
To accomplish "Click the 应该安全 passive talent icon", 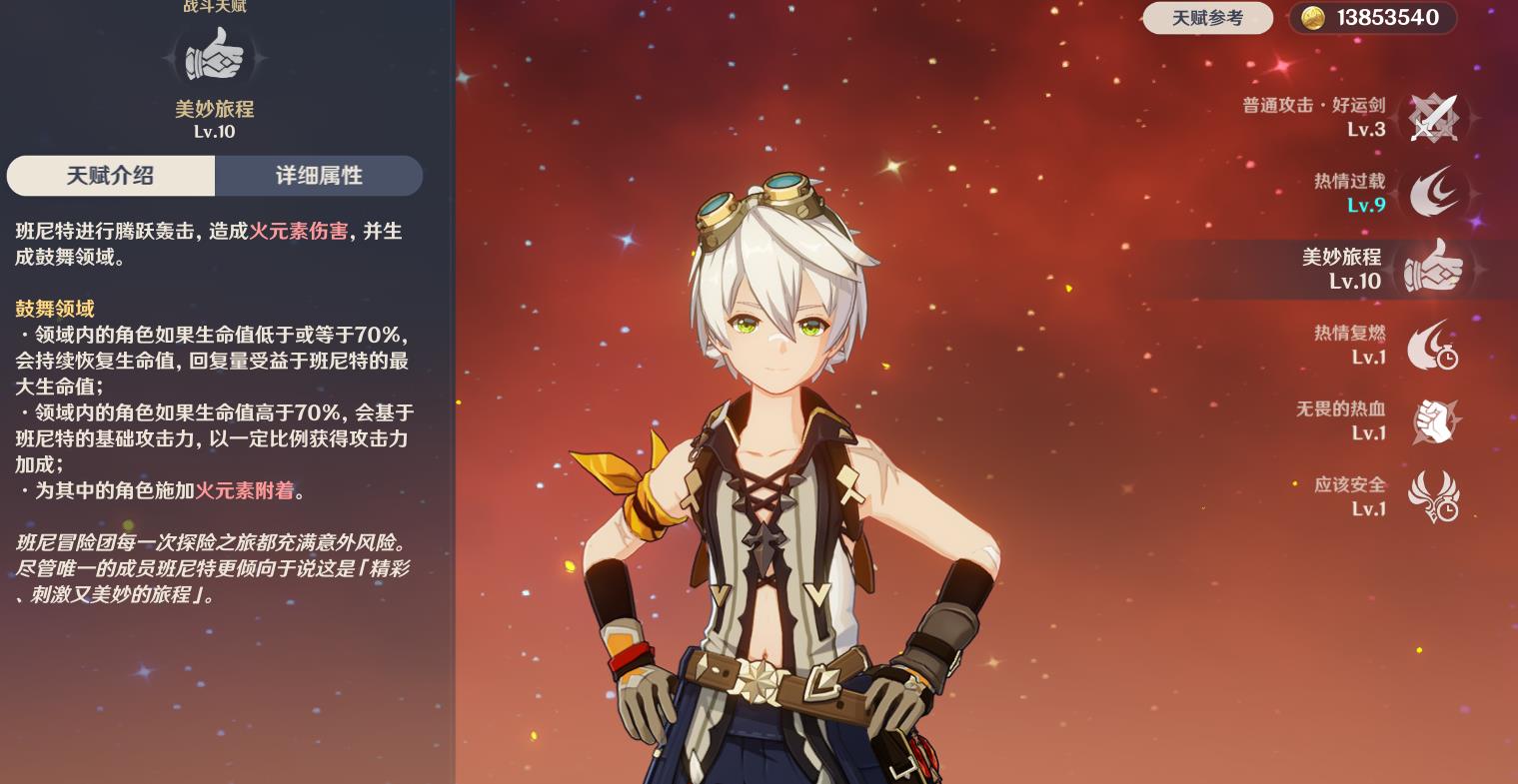I will 1433,496.
